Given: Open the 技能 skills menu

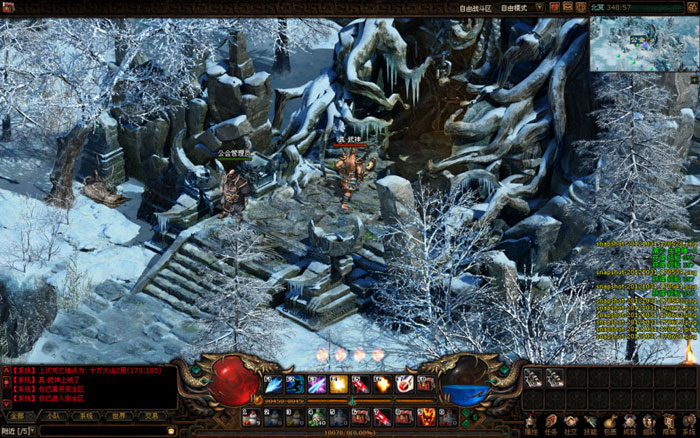Looking at the screenshot, I should click(x=591, y=424).
